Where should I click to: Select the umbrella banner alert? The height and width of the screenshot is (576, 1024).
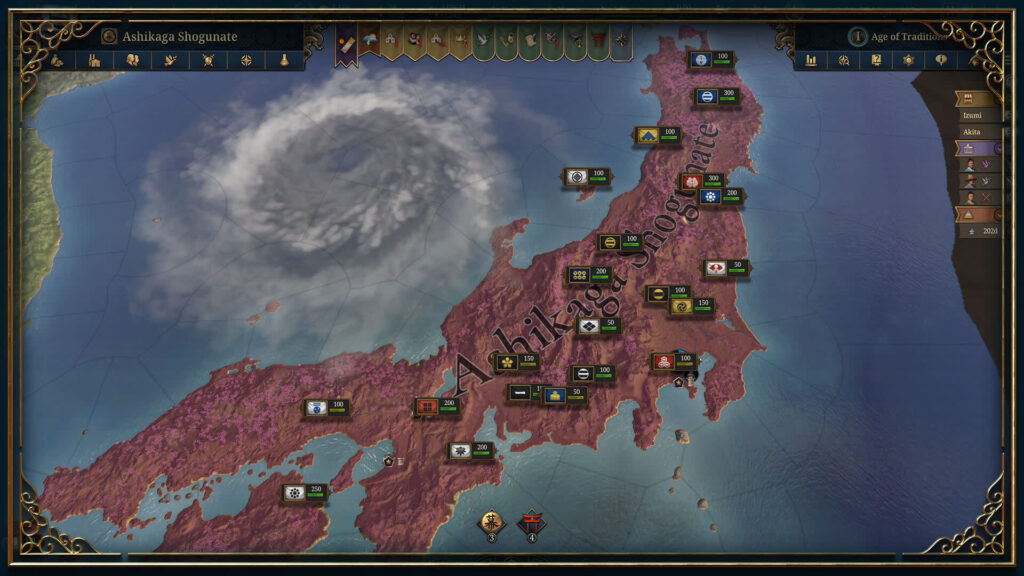coord(369,41)
